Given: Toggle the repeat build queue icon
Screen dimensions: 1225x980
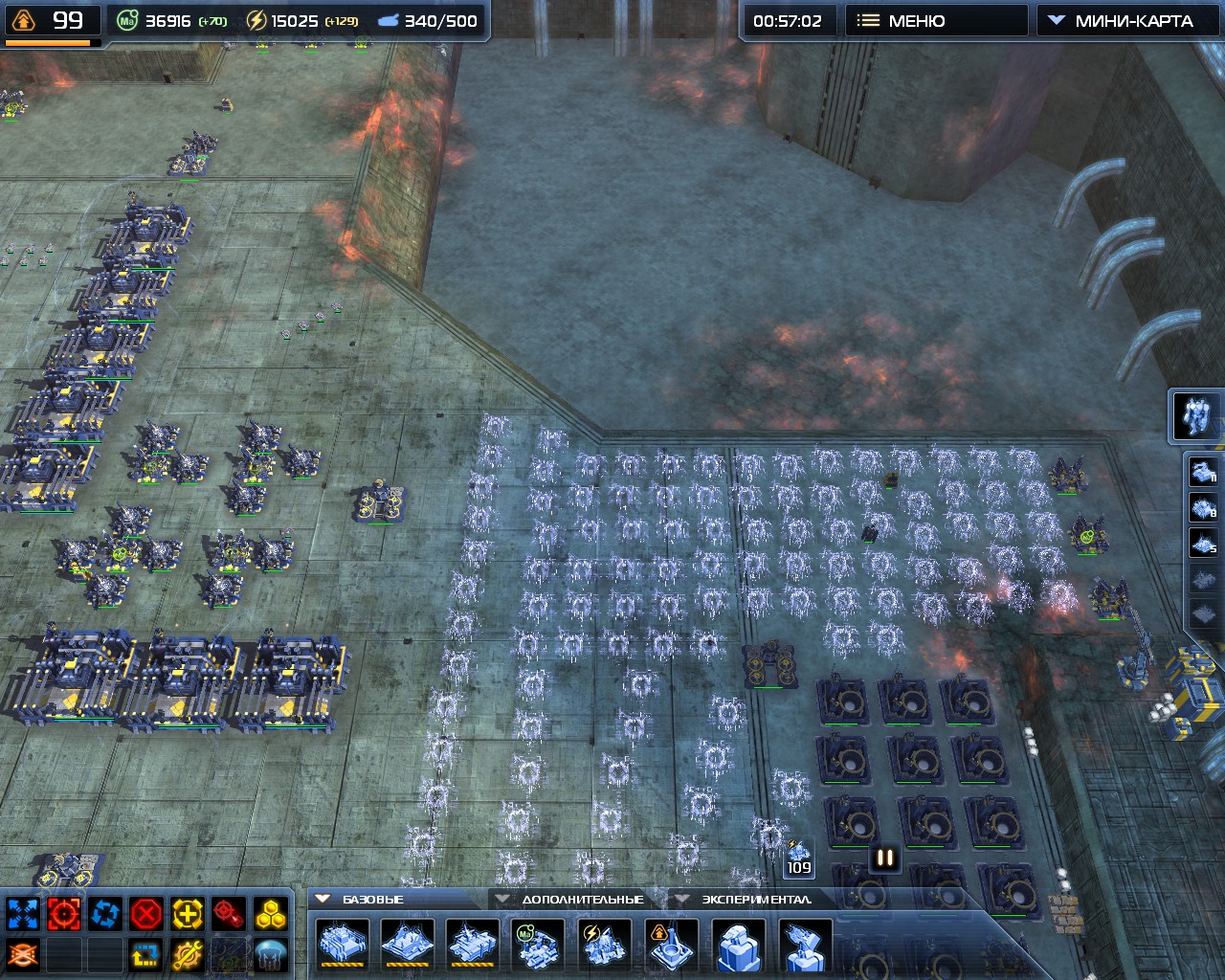Looking at the screenshot, I should pyautogui.click(x=145, y=952).
